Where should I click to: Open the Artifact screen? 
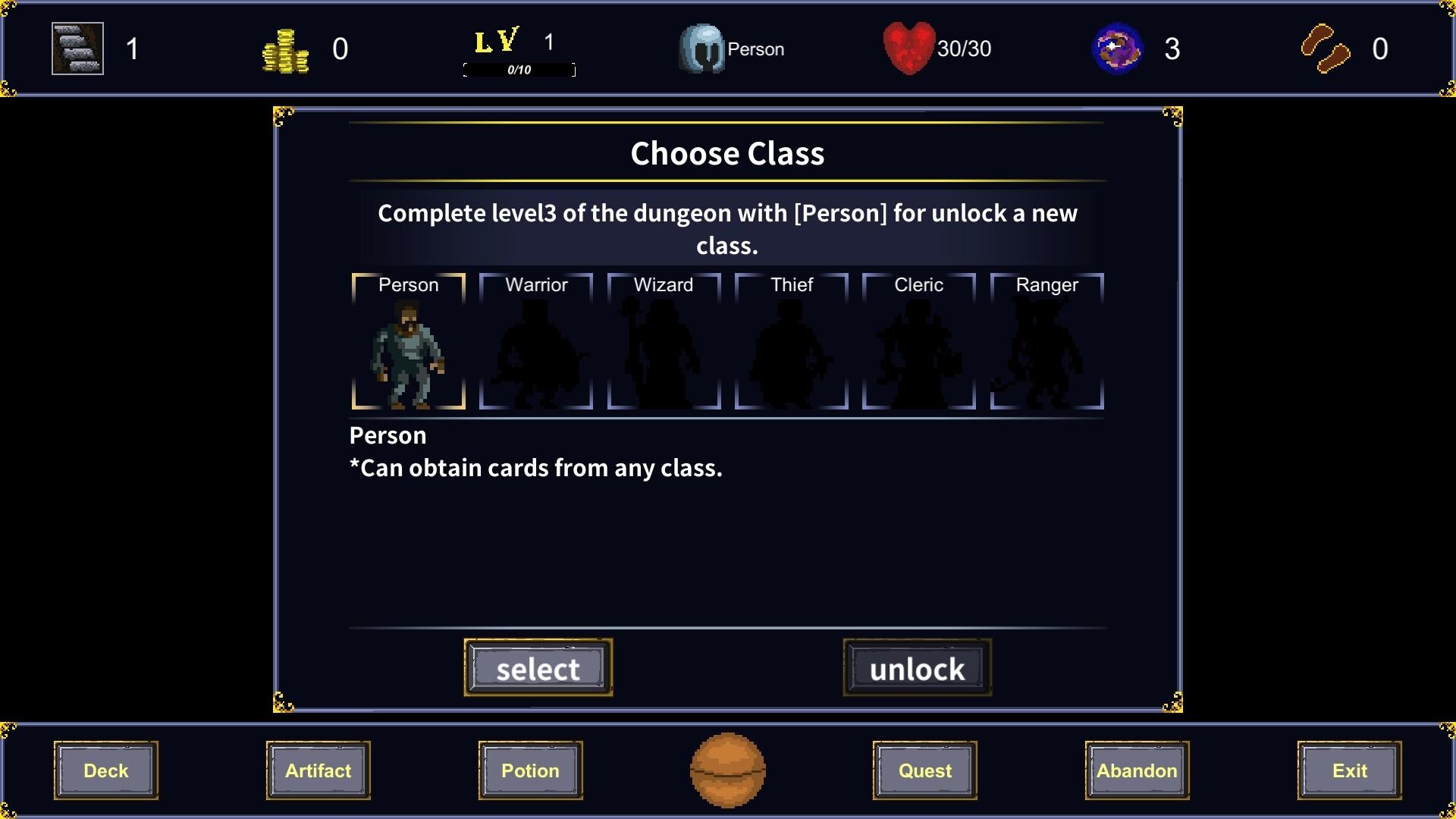pos(318,770)
